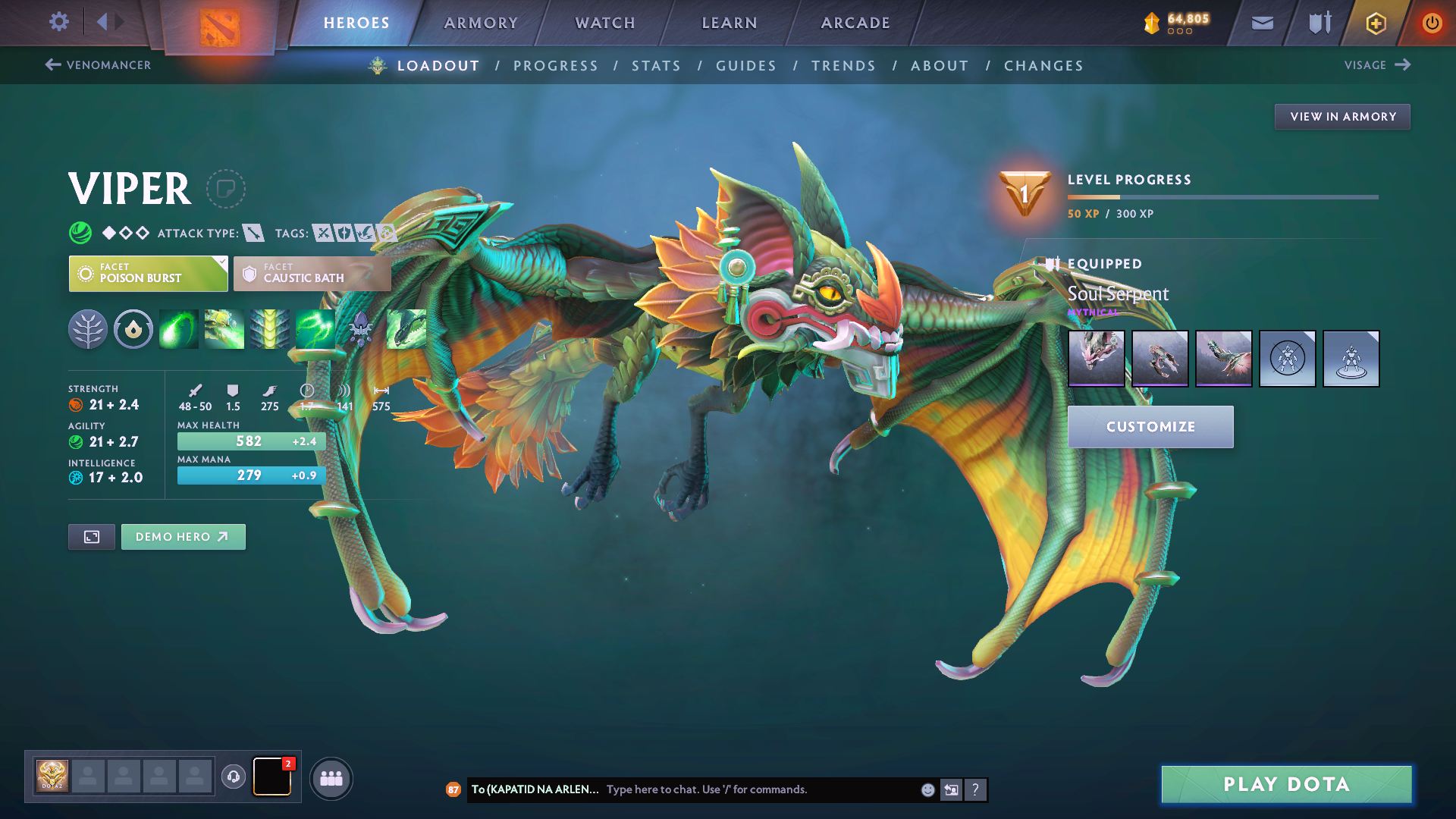The height and width of the screenshot is (819, 1456).
Task: Open the Poison Attack ability icon
Action: click(178, 328)
